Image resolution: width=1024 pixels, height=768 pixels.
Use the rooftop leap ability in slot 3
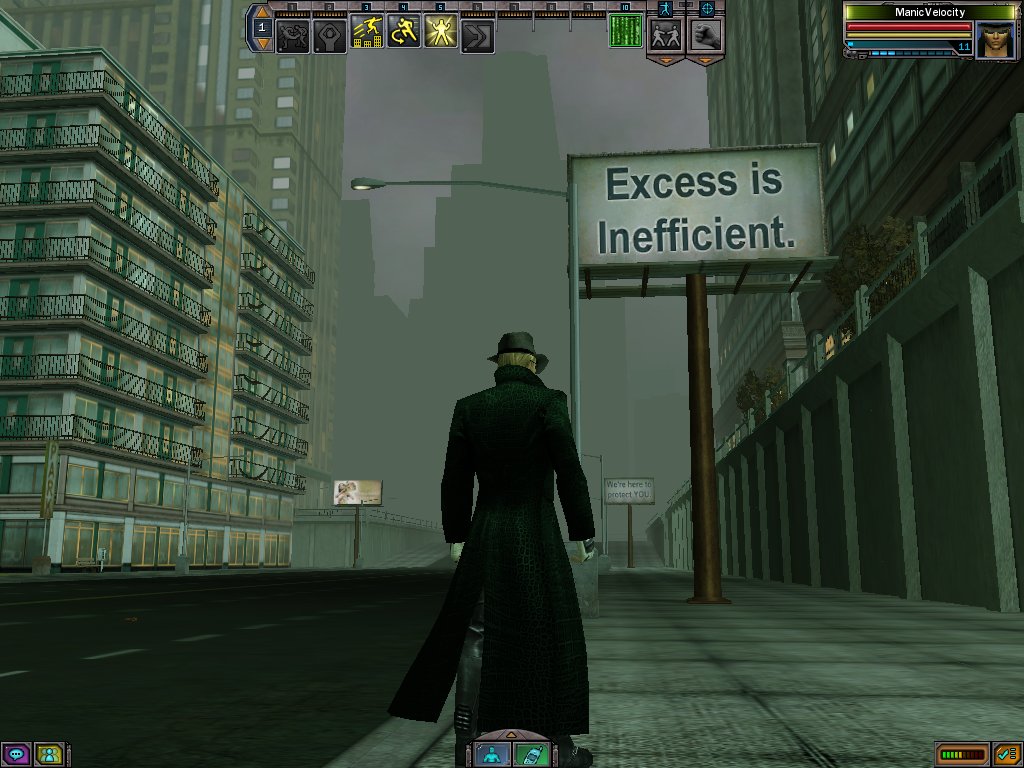click(x=367, y=35)
